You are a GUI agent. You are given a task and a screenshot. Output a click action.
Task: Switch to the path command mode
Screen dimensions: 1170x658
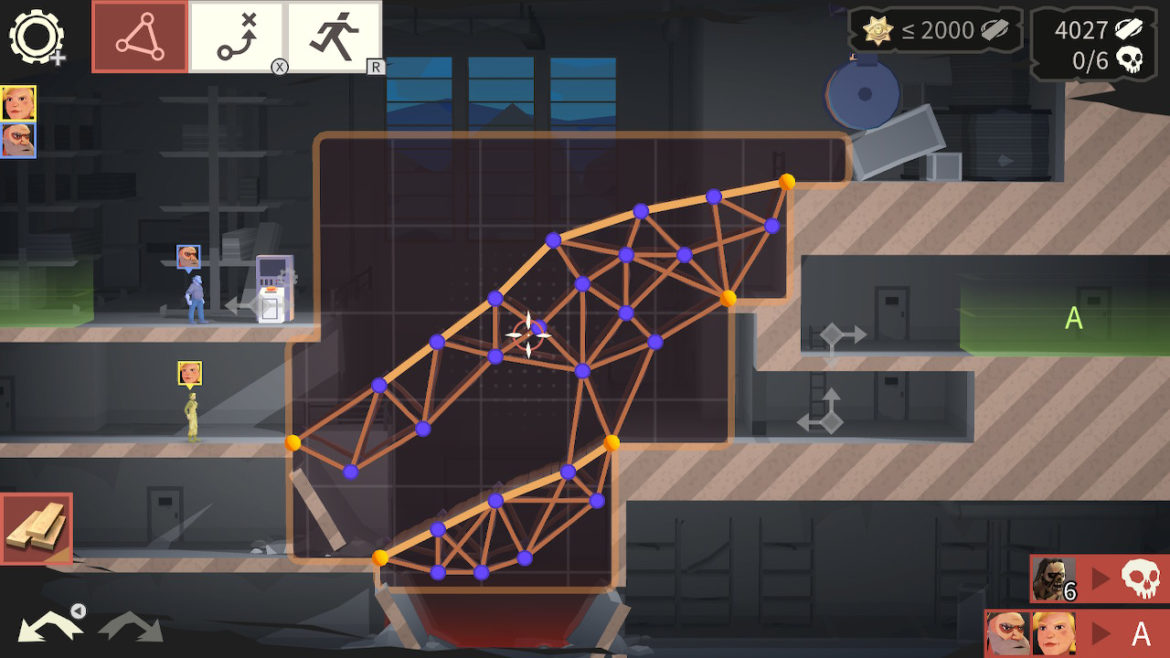237,37
